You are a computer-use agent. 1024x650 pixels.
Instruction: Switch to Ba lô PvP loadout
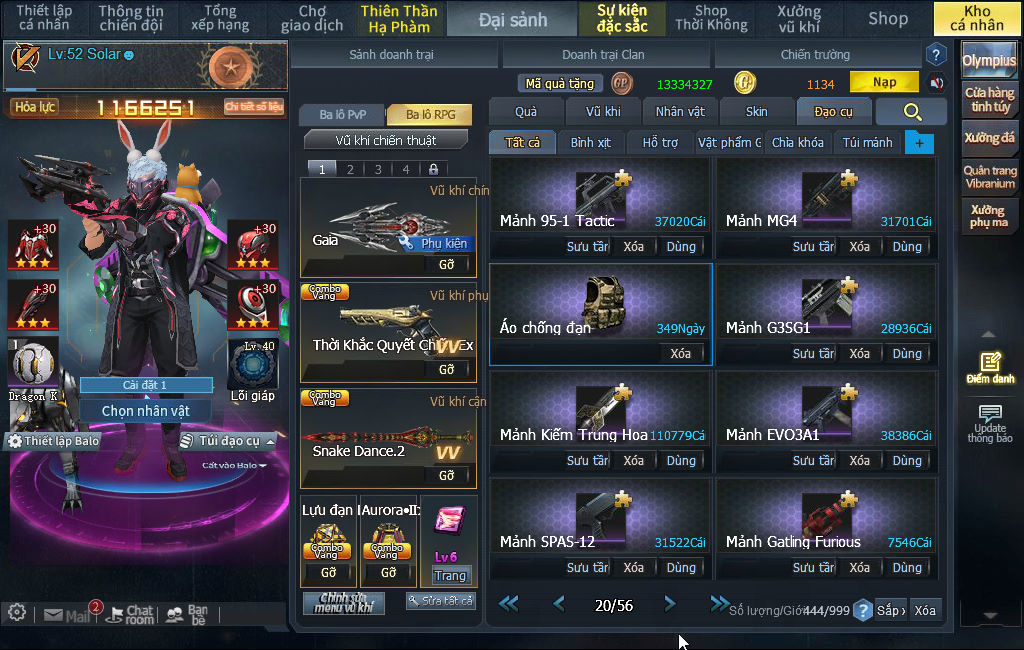343,115
